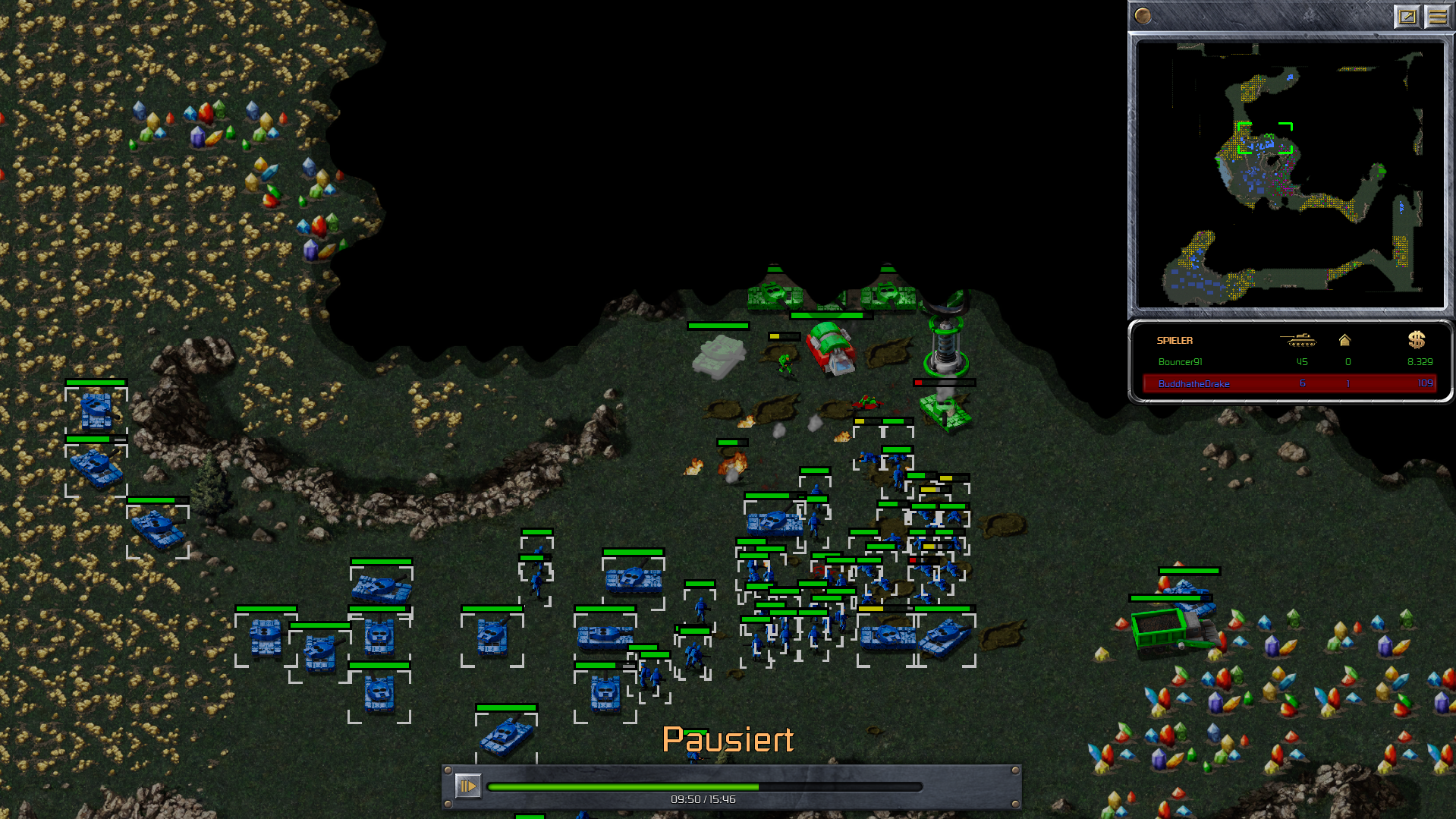
Task: Open the three-line menu button
Action: click(x=1437, y=16)
